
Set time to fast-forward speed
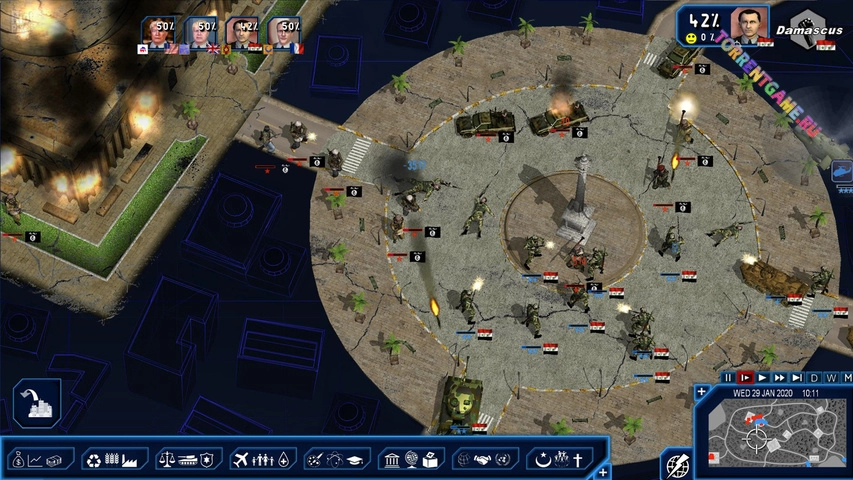(779, 378)
